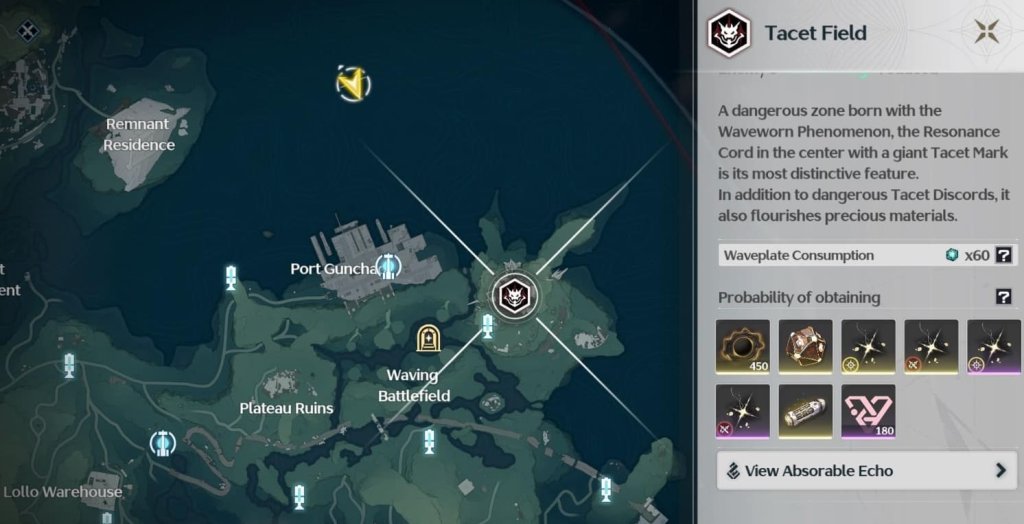The height and width of the screenshot is (524, 1024).
Task: Show help for Waveplate Consumption
Action: (1004, 255)
